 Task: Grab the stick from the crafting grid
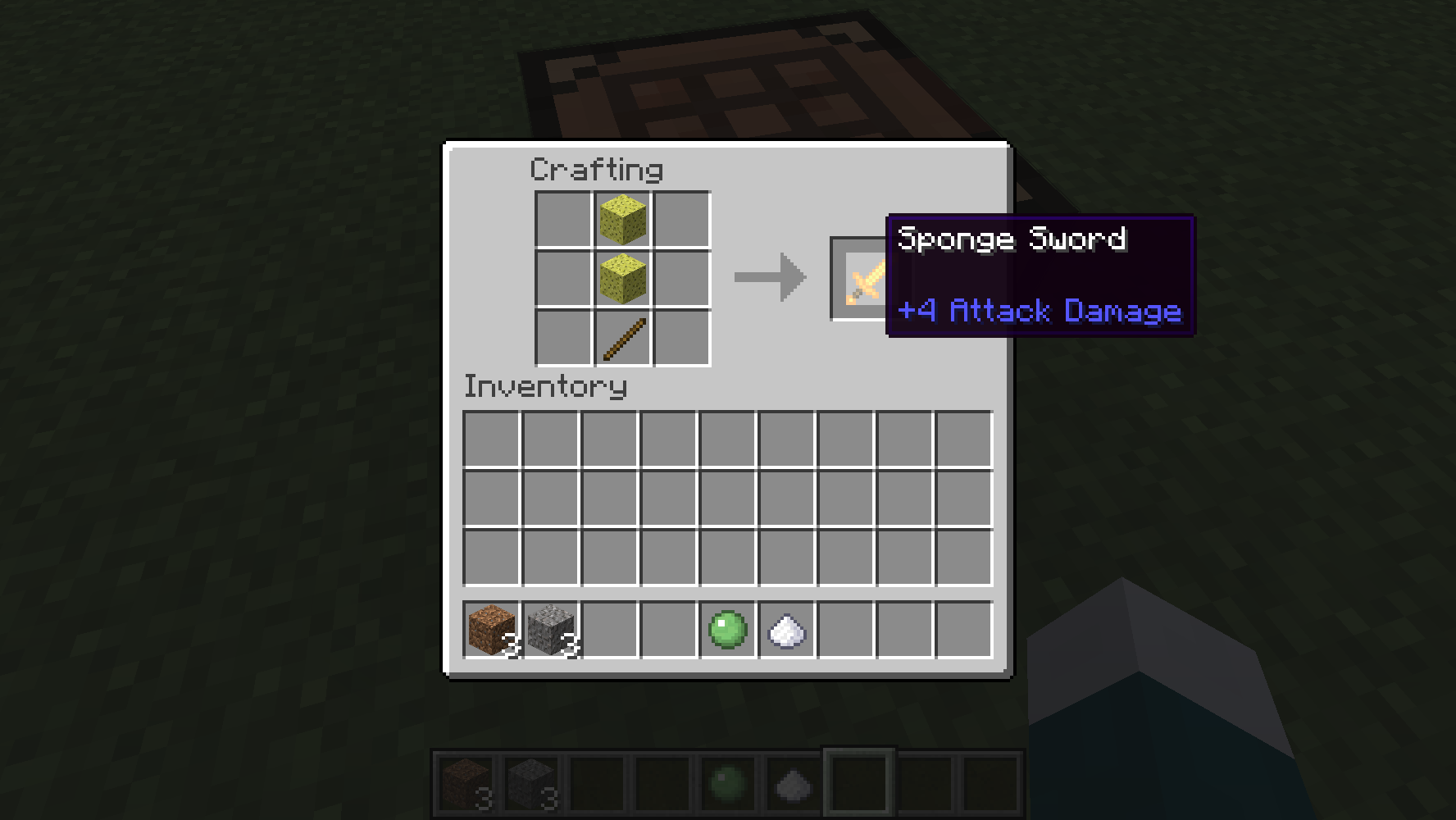(x=621, y=339)
